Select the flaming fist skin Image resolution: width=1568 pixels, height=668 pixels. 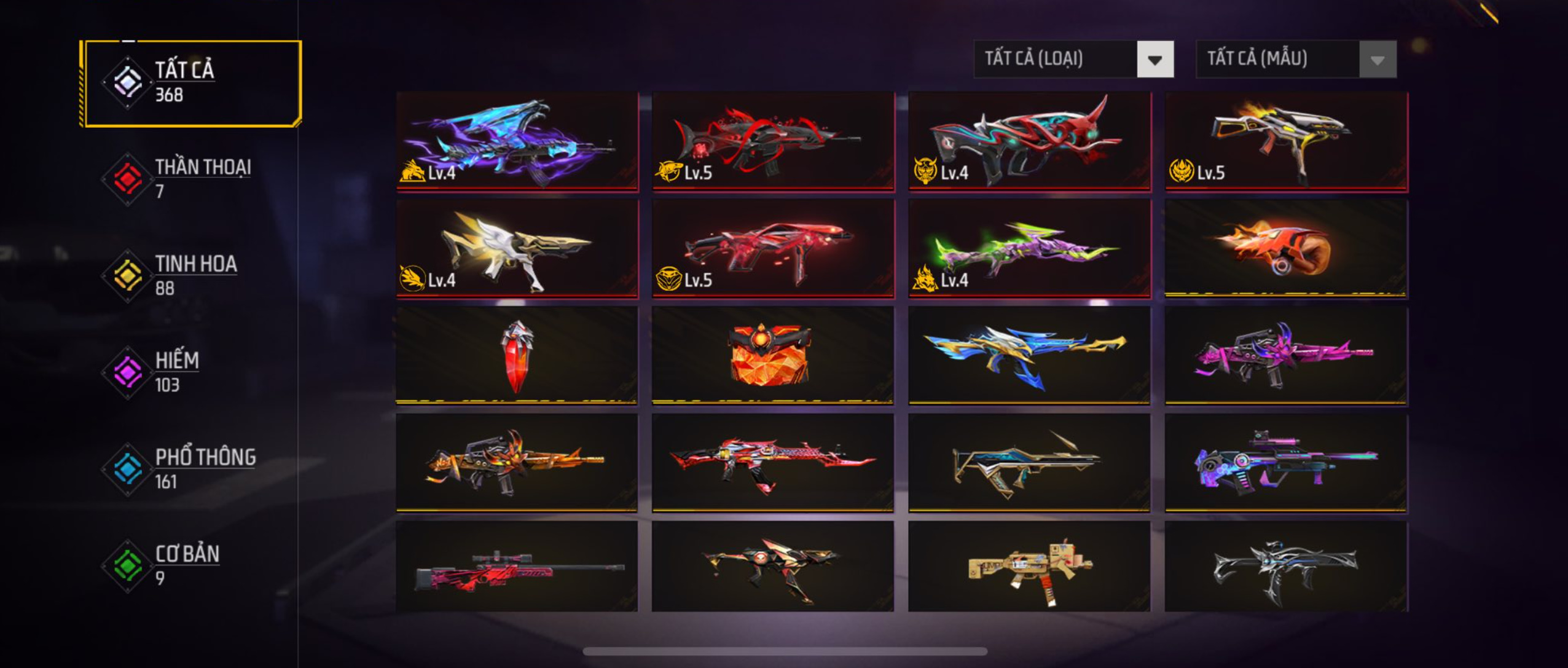click(1286, 249)
